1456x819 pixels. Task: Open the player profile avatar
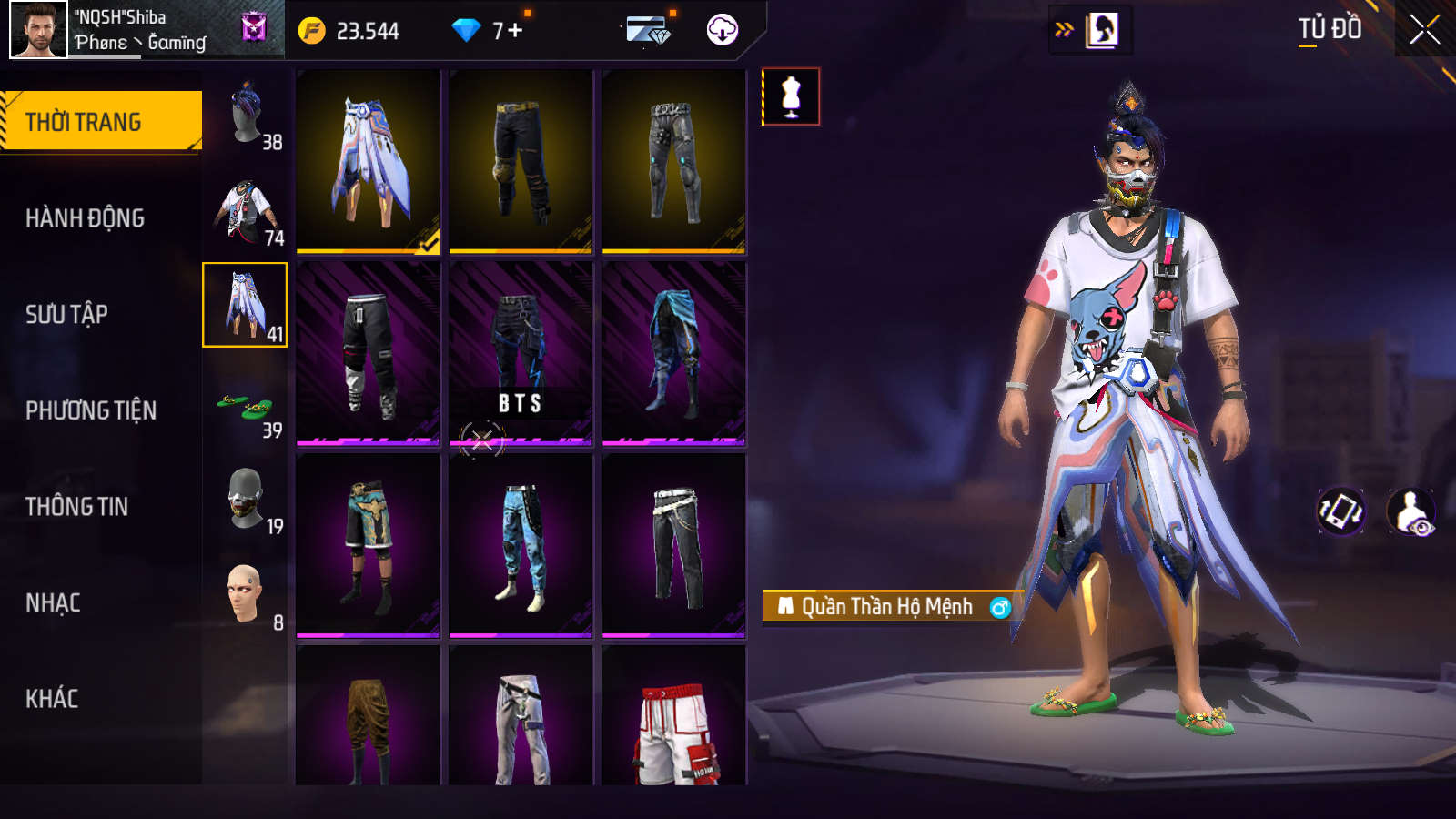click(x=38, y=30)
